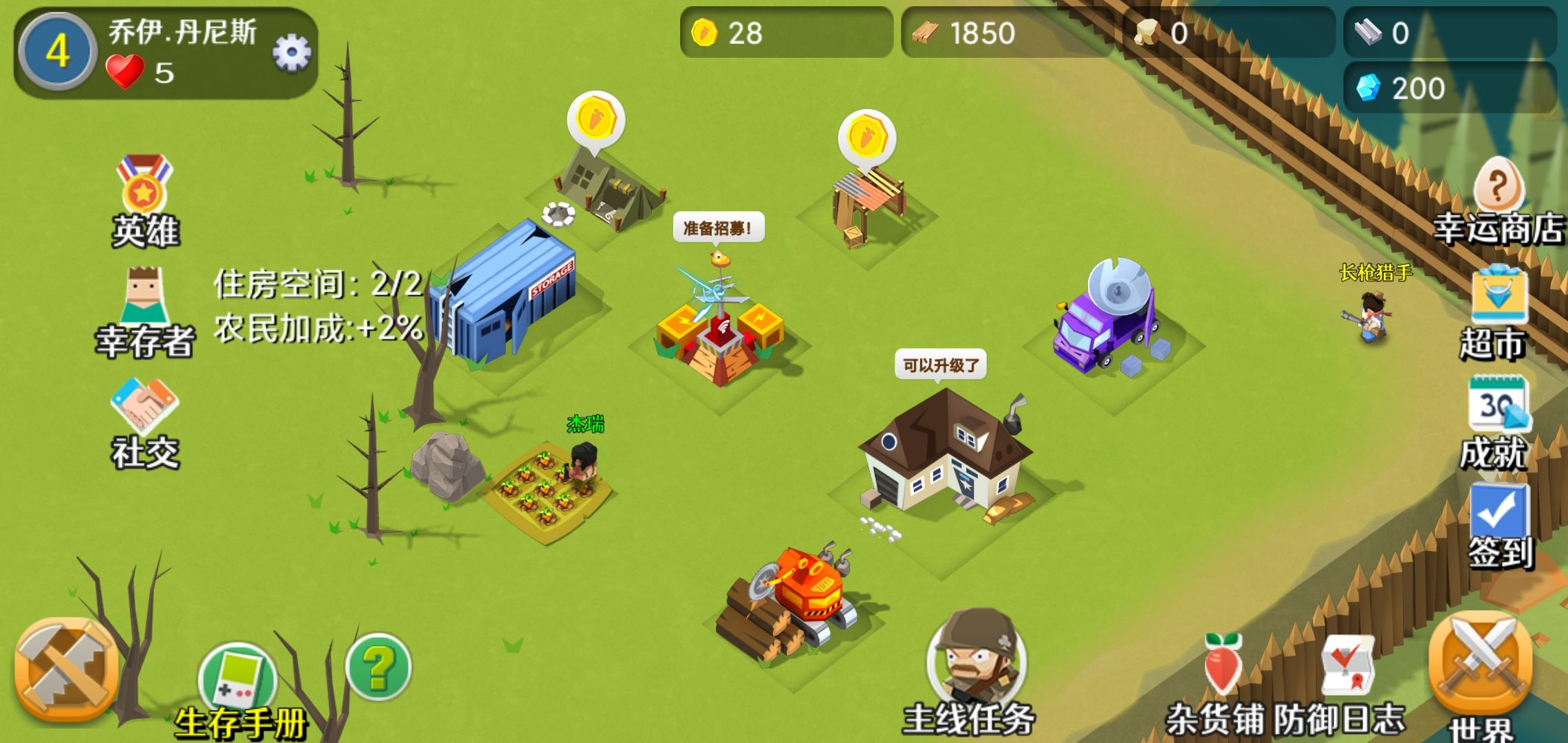1568x743 pixels.
Task: Open the 幸存者 survivors panel
Action: tap(145, 310)
